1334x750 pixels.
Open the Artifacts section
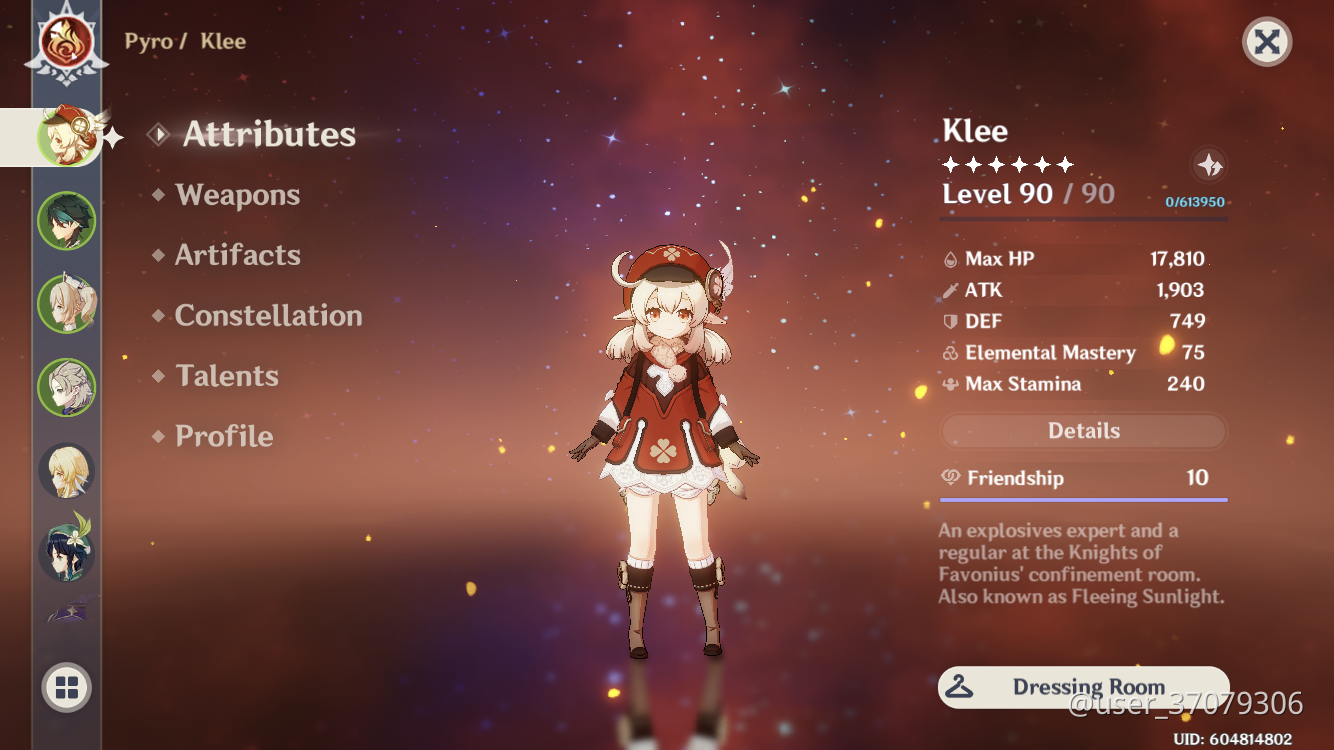239,255
